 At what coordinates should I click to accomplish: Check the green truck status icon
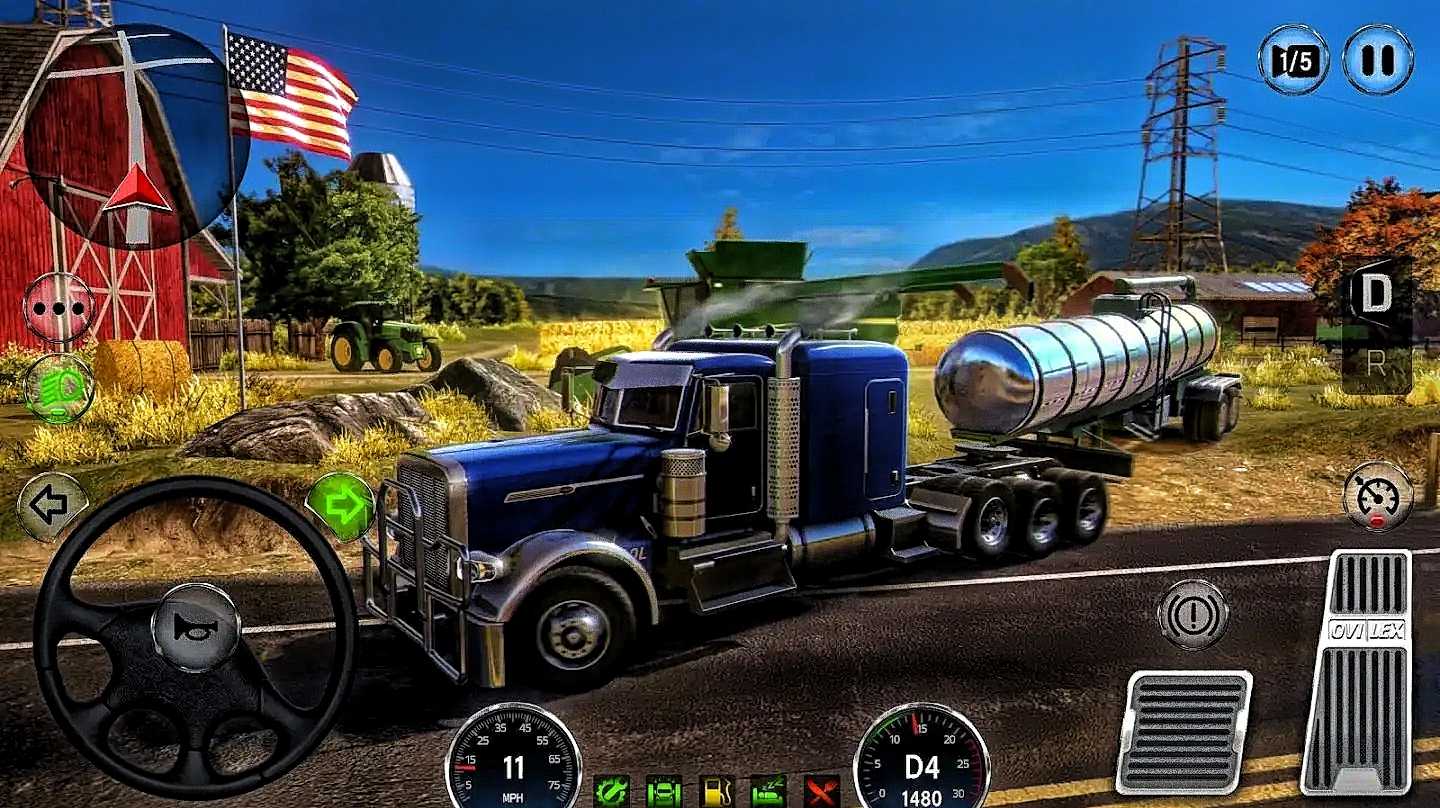(x=663, y=791)
